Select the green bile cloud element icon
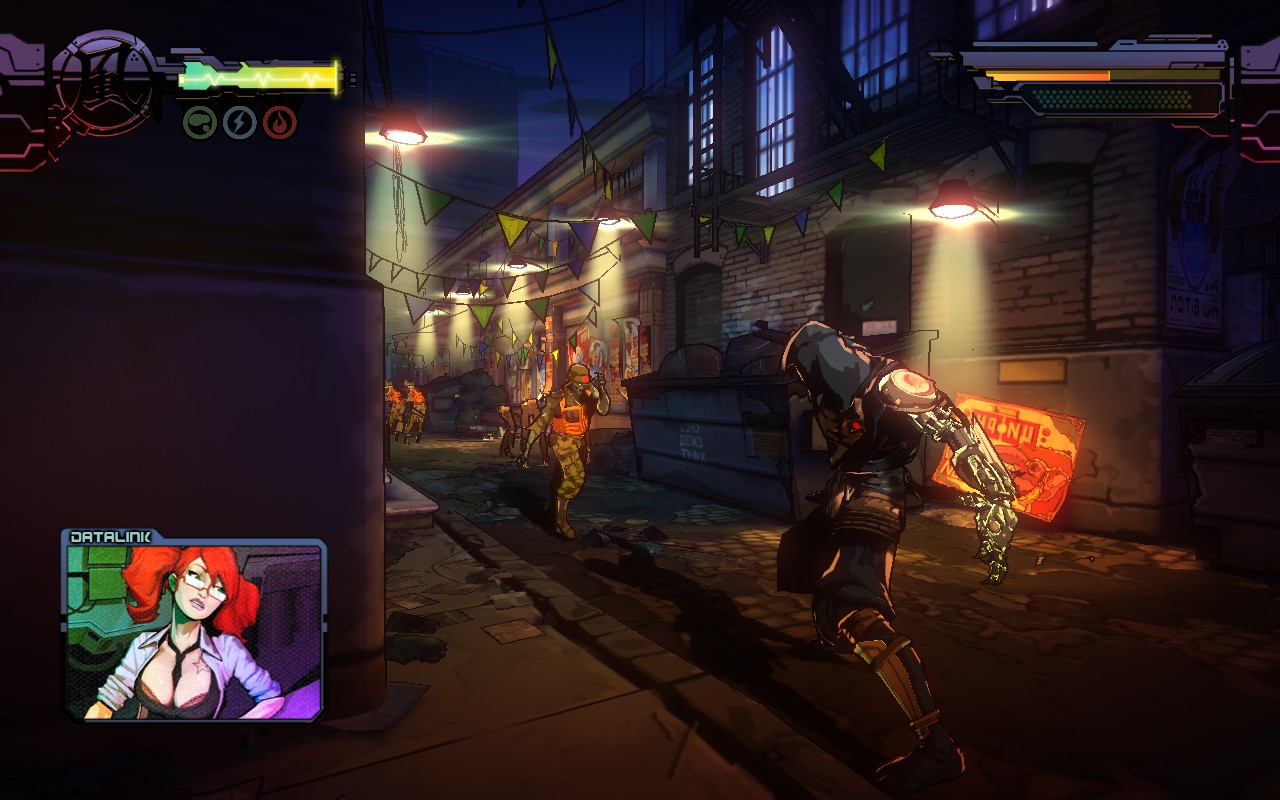1280x800 pixels. (x=200, y=123)
